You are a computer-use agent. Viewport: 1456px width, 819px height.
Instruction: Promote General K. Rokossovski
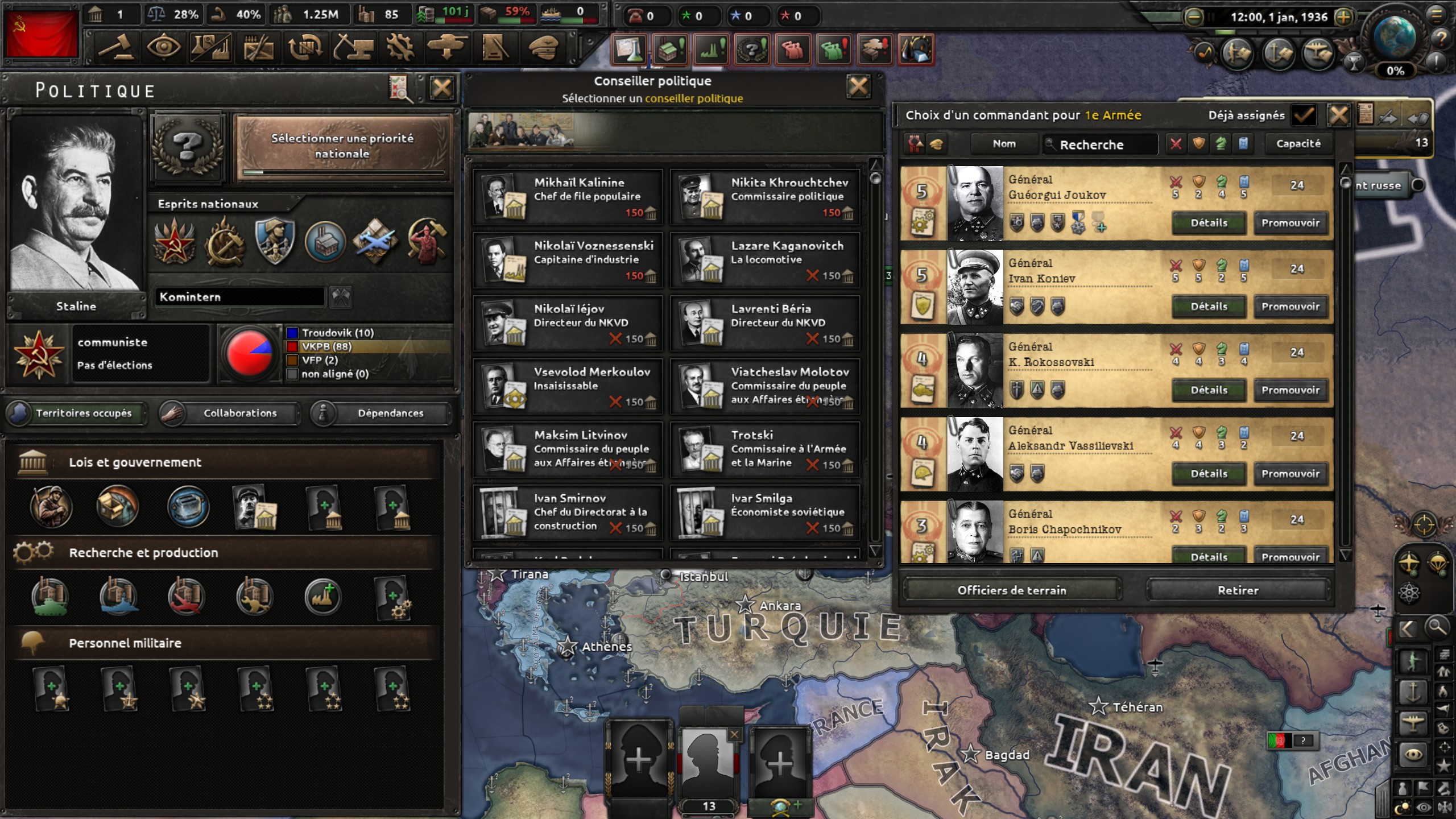1290,390
